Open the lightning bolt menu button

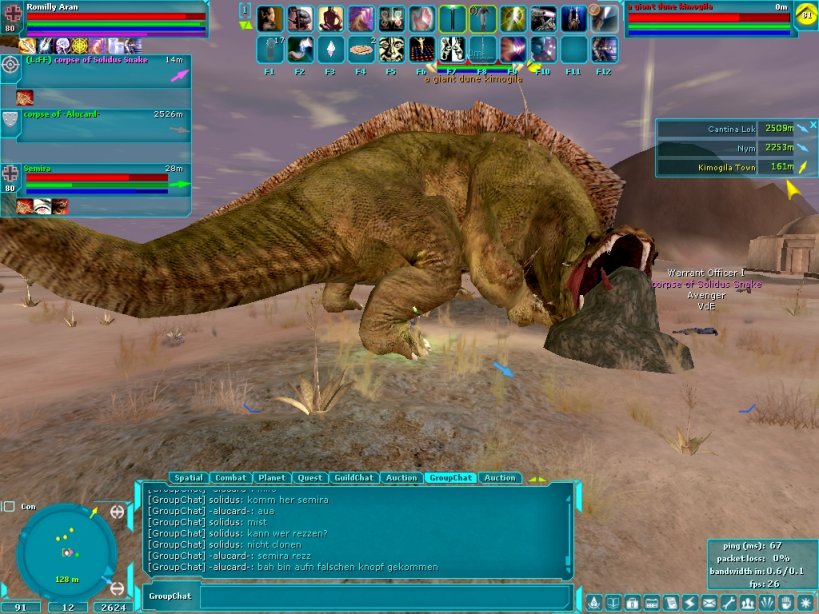coord(690,603)
